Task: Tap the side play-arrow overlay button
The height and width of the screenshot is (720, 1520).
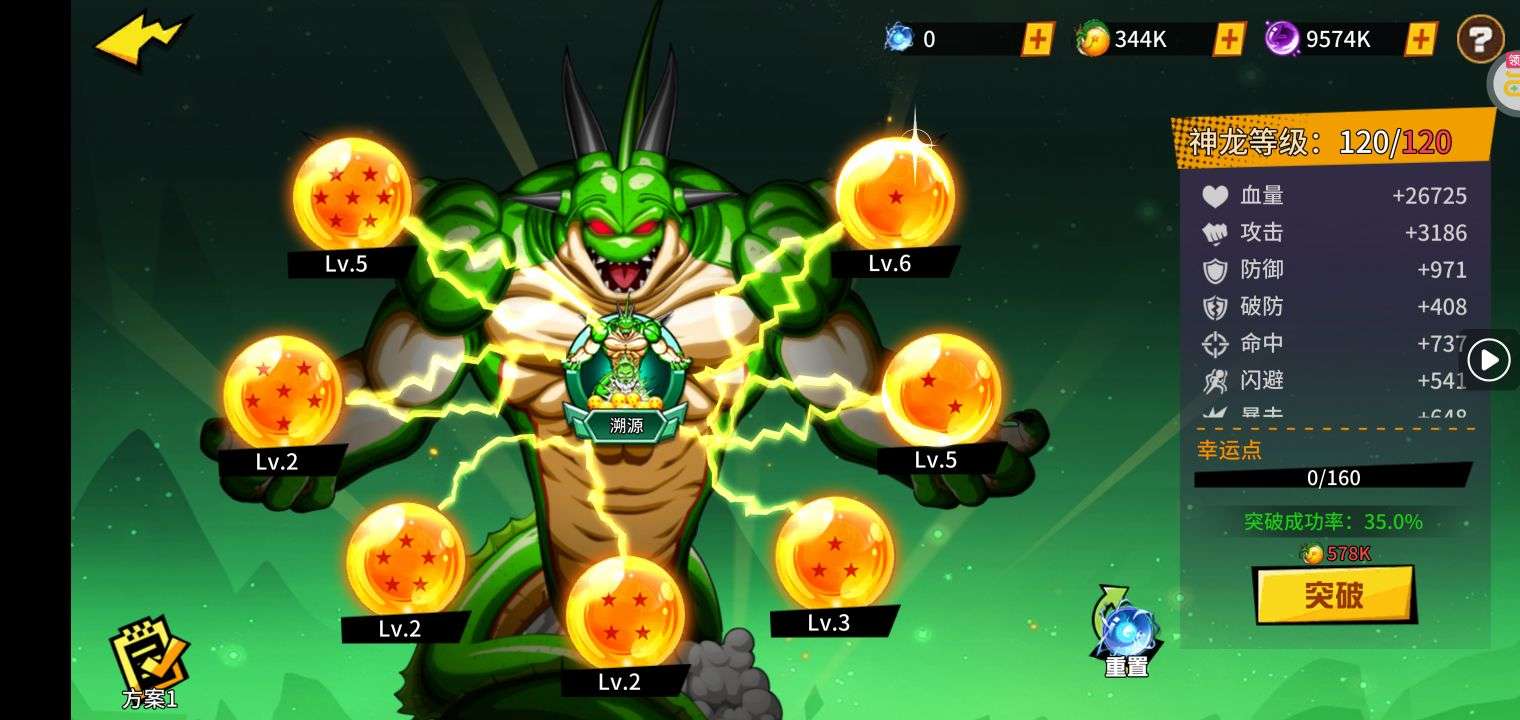Action: coord(1489,360)
